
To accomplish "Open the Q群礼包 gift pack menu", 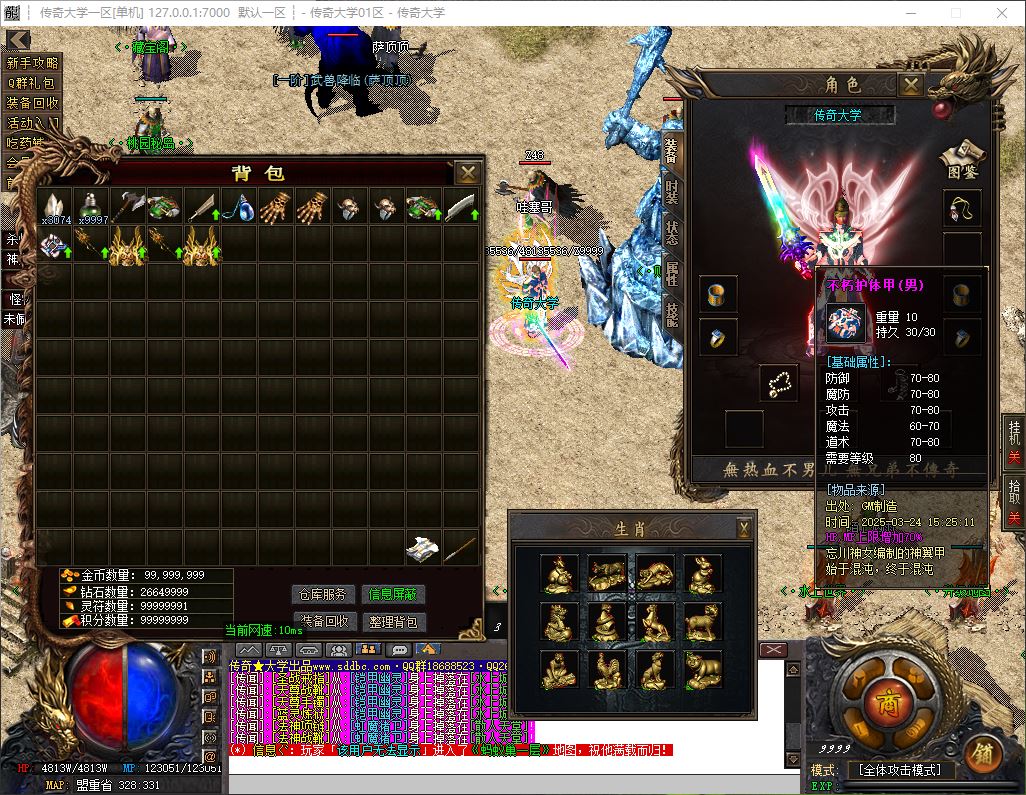I will (x=33, y=83).
